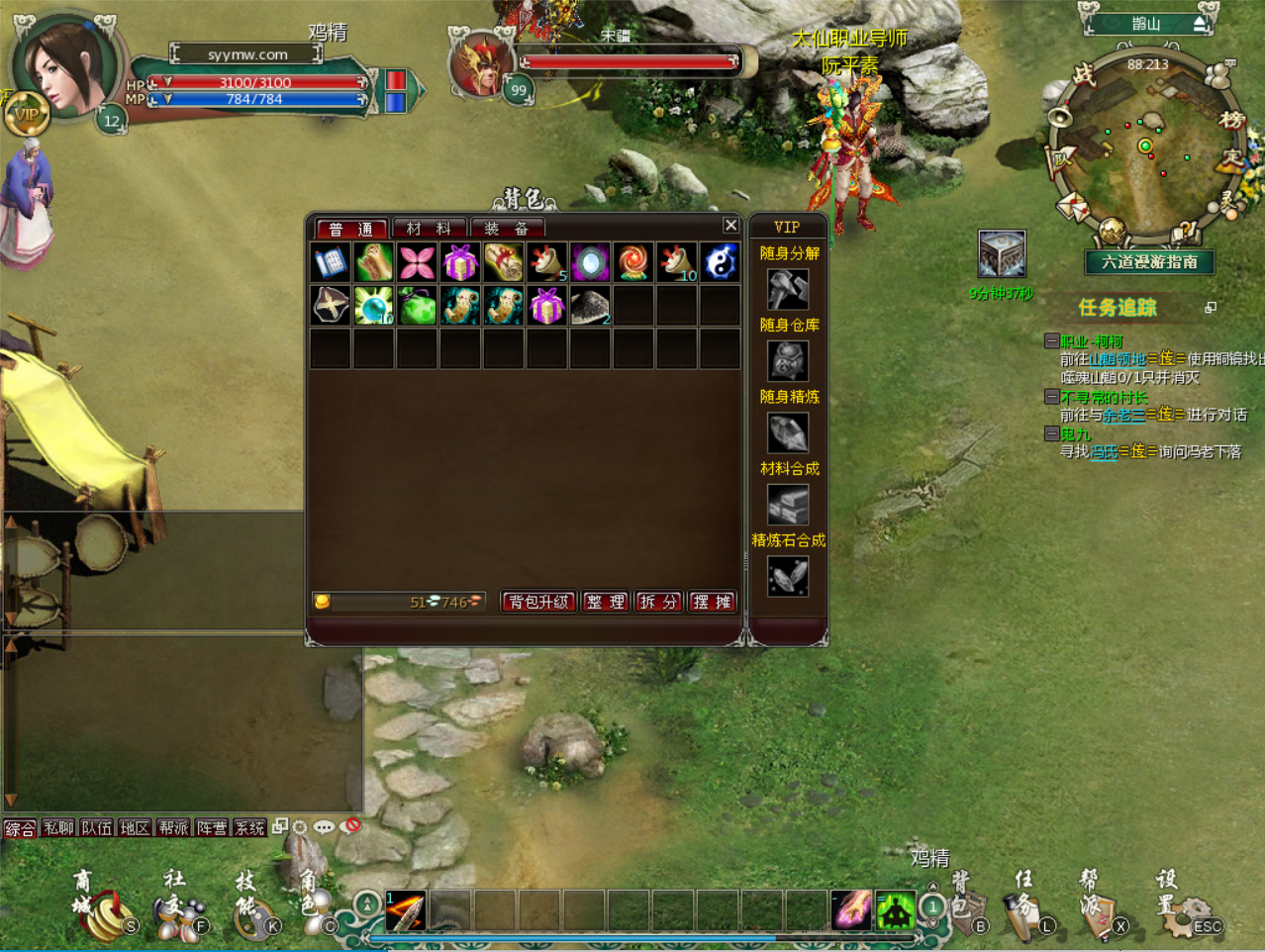Open 随身精炼 refining icon
The width and height of the screenshot is (1265, 952).
pyautogui.click(x=788, y=432)
